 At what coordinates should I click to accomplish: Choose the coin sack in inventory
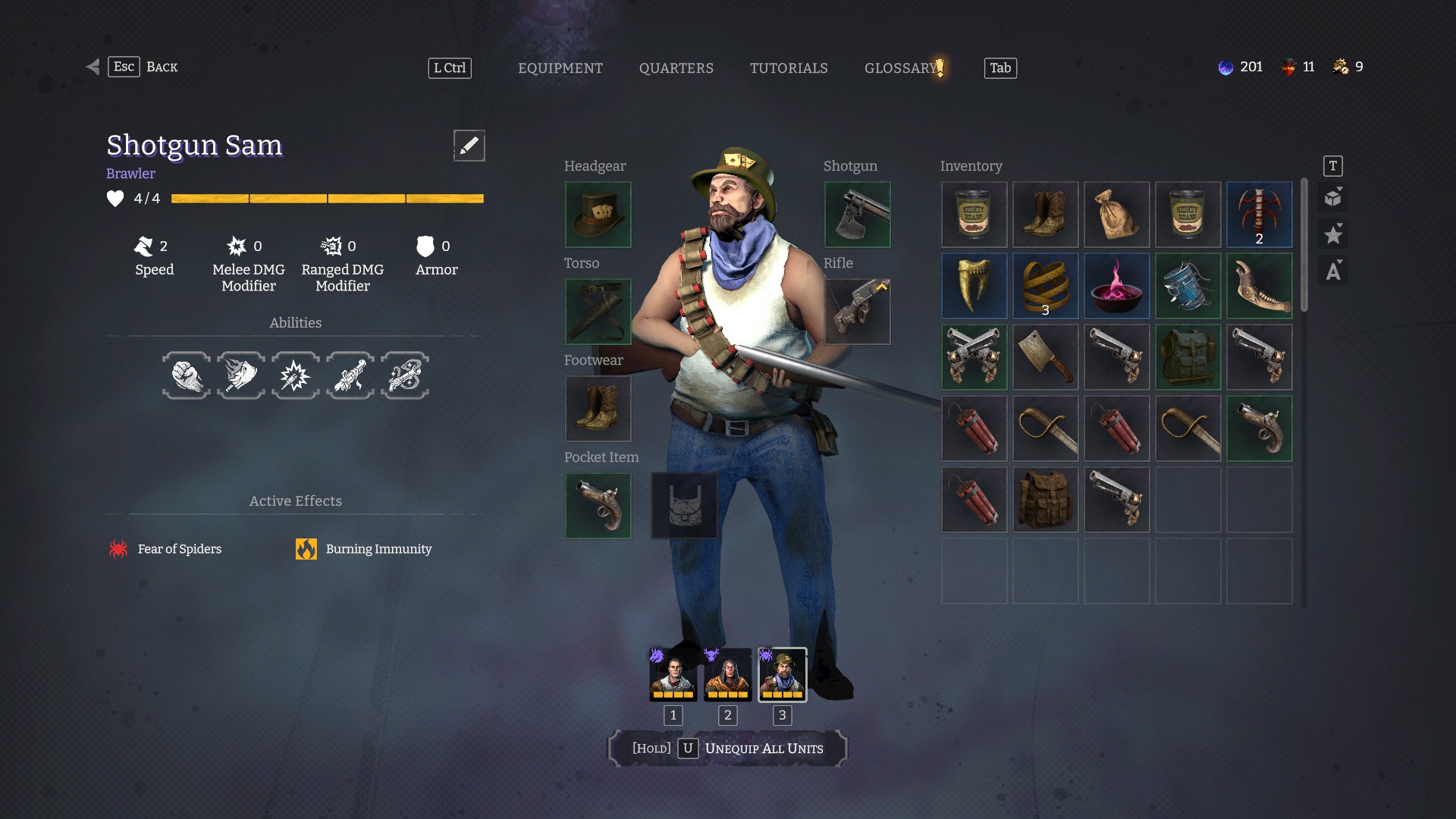pos(1116,215)
